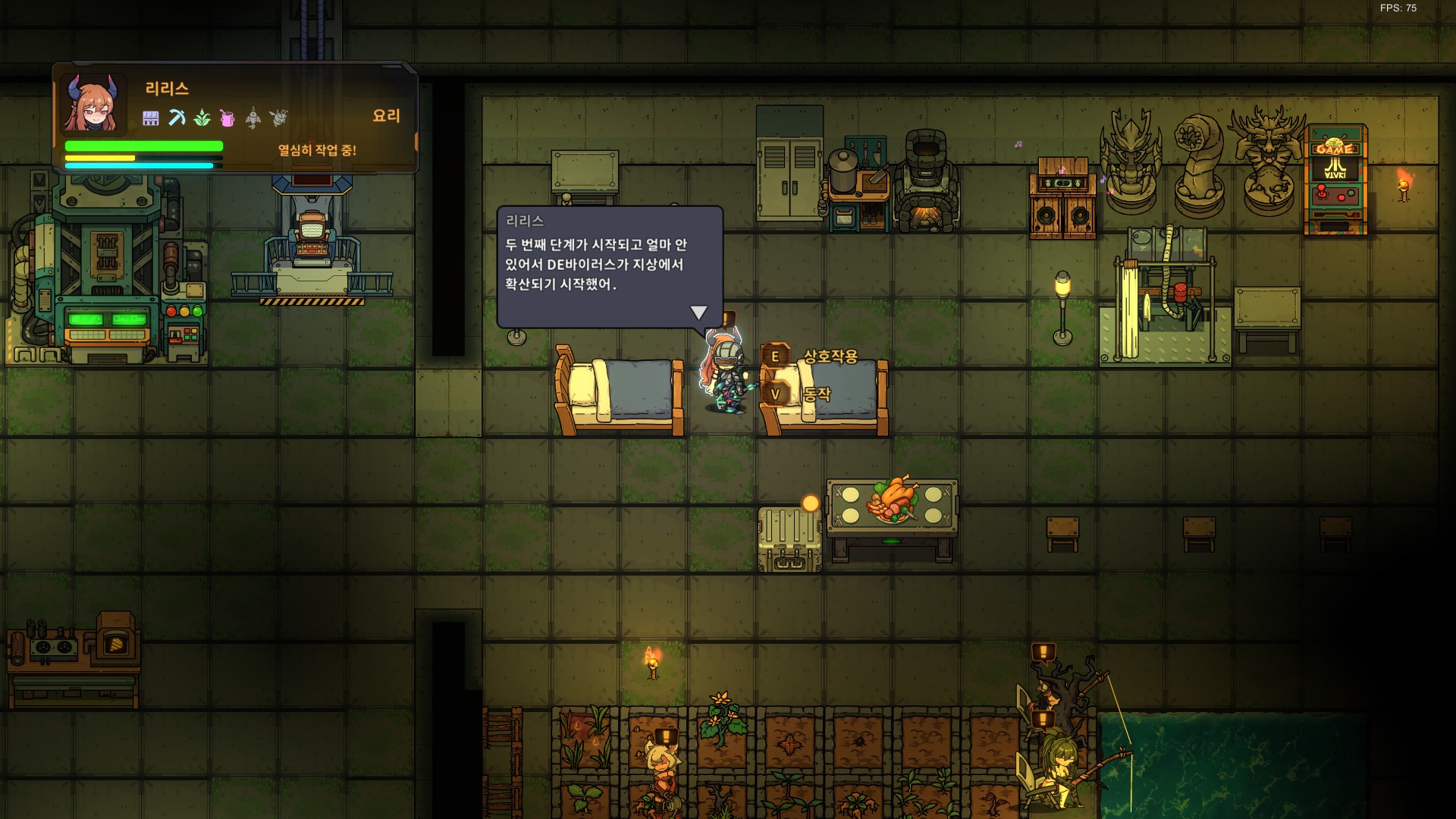Select the pink cooking pot skill icon
Image resolution: width=1456 pixels, height=819 pixels.
coord(227,118)
